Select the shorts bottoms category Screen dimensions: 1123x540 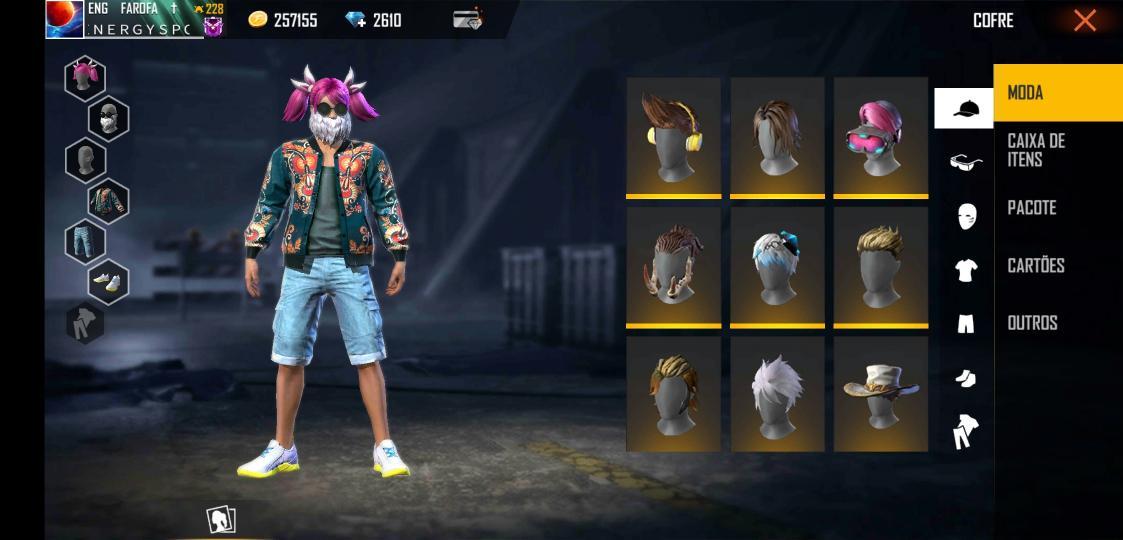pos(966,323)
